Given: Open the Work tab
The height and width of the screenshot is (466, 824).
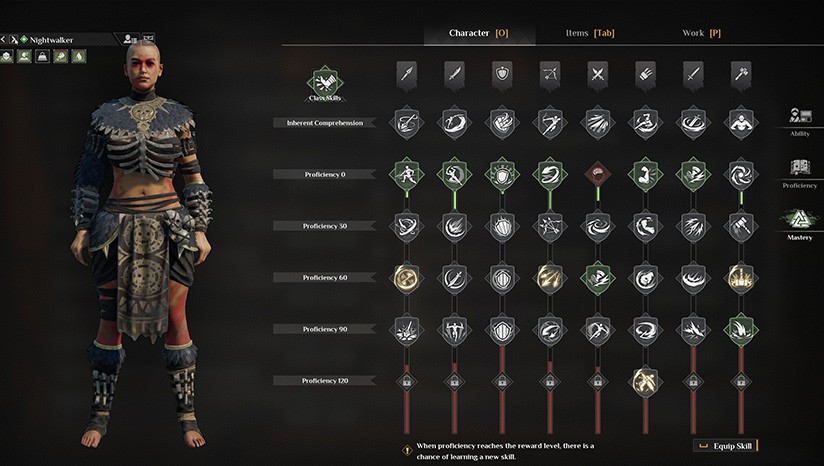Looking at the screenshot, I should tap(701, 33).
